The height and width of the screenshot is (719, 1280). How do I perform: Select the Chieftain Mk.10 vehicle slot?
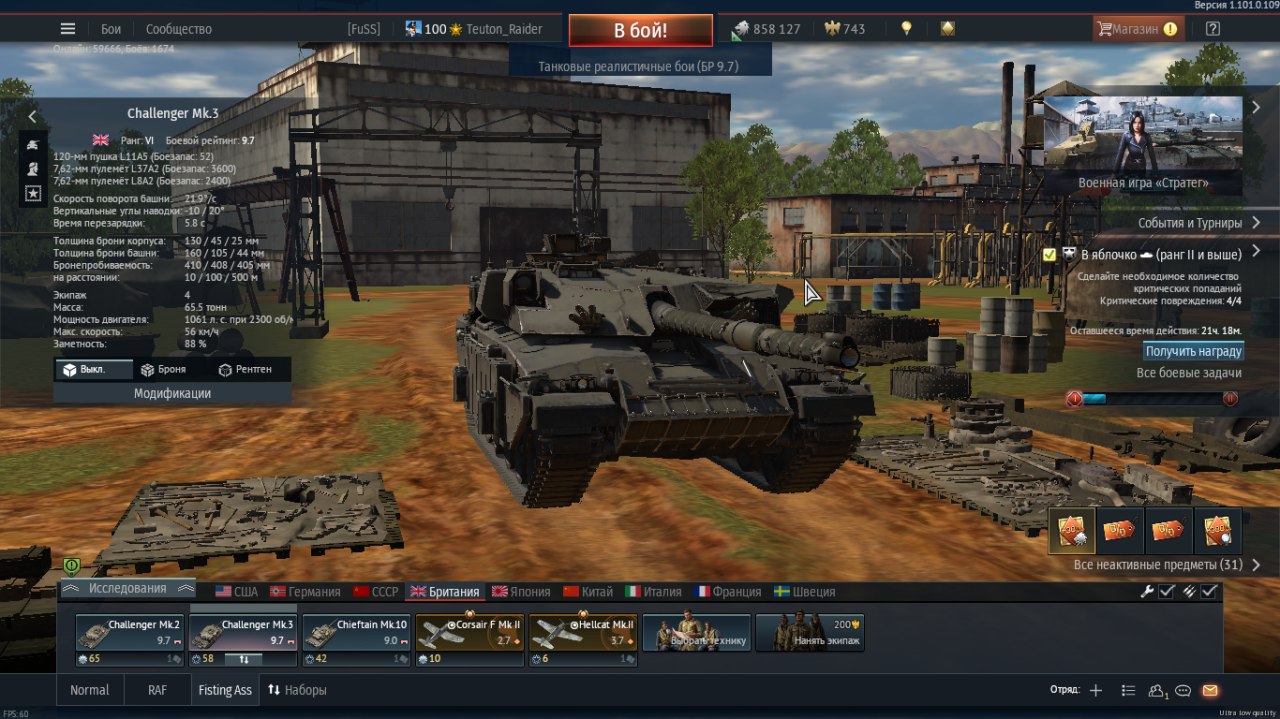click(x=357, y=634)
